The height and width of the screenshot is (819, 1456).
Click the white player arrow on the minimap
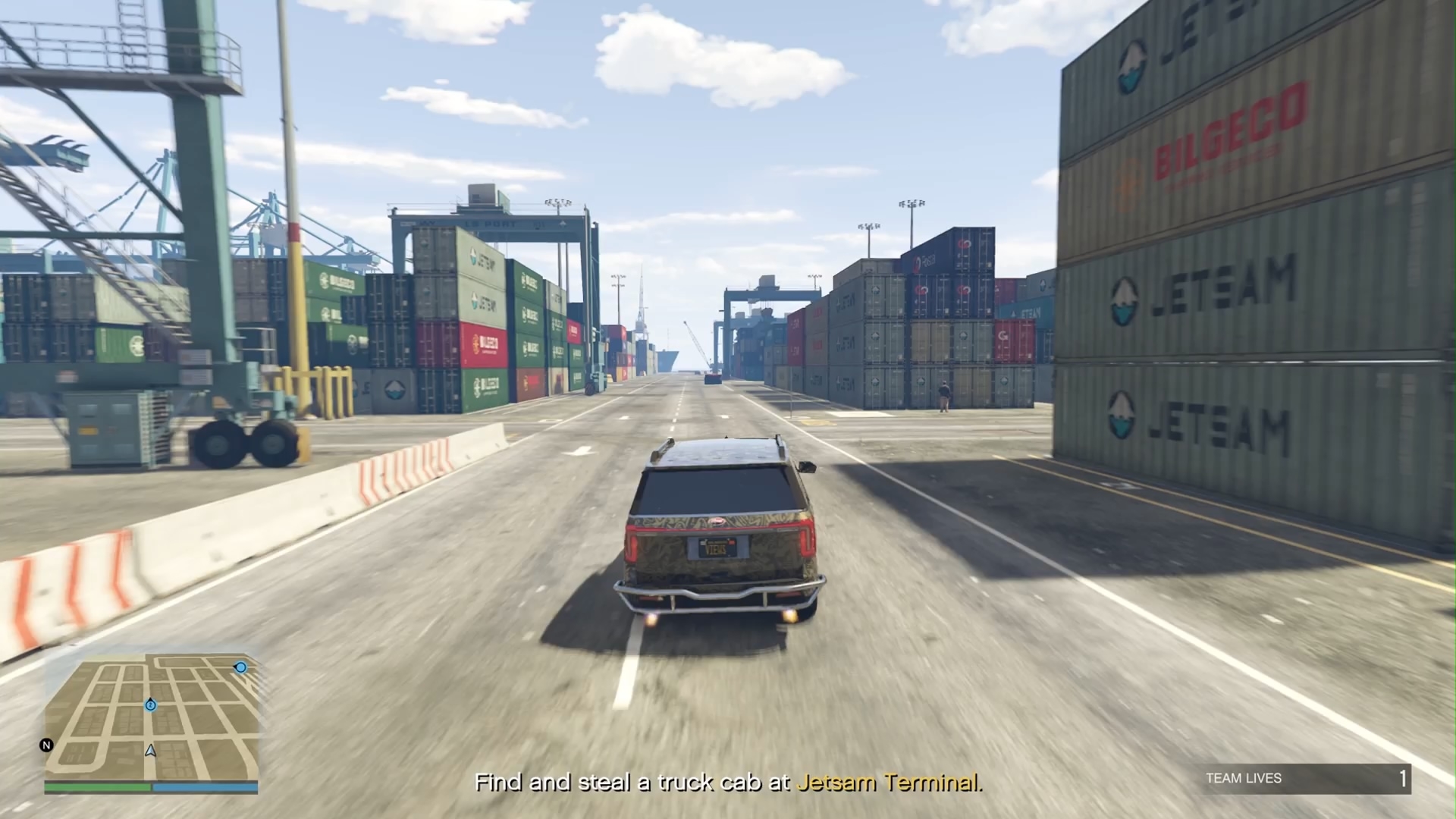click(x=151, y=751)
